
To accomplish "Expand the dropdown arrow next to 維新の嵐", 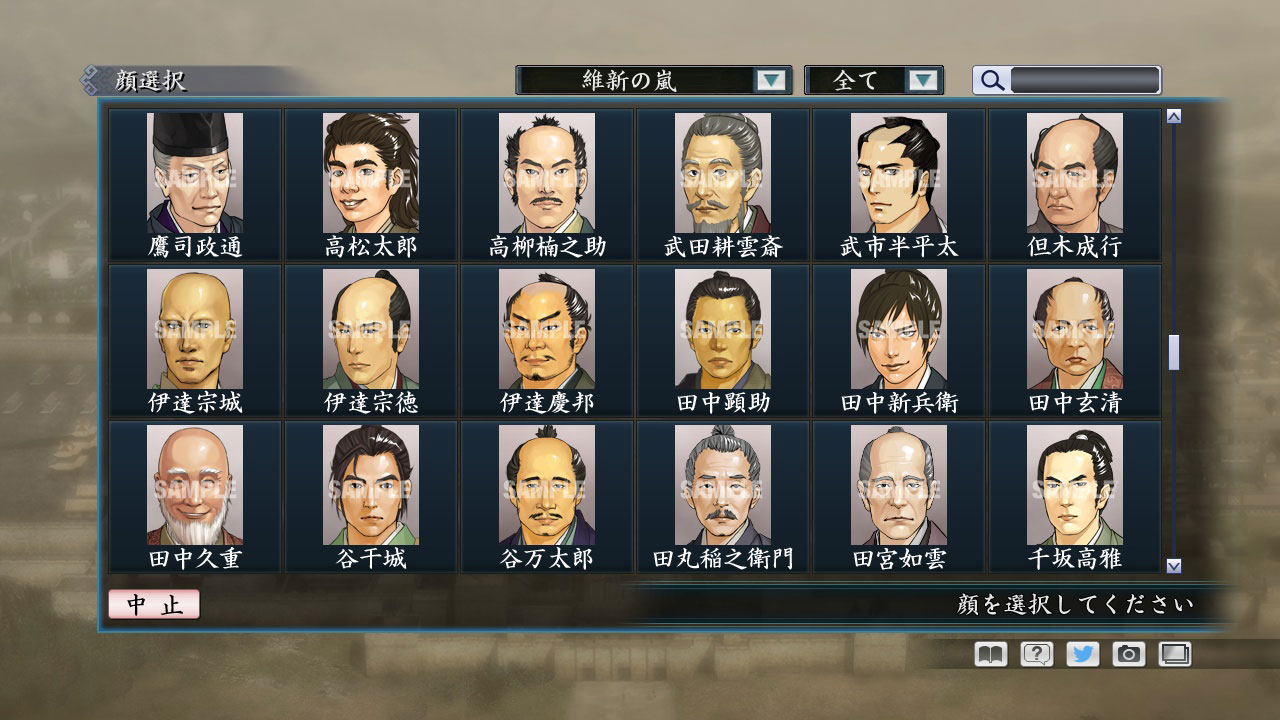I will coord(769,81).
